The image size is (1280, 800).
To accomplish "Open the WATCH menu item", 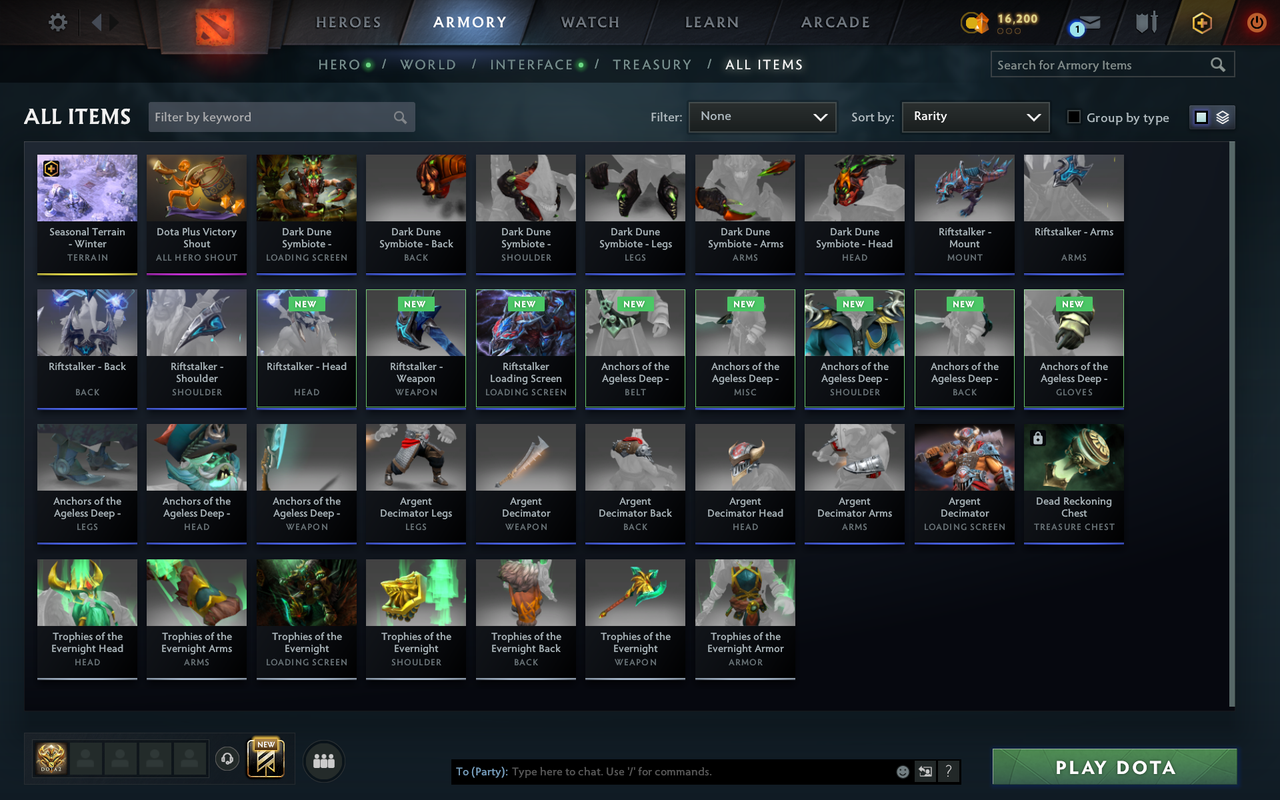I will [590, 22].
